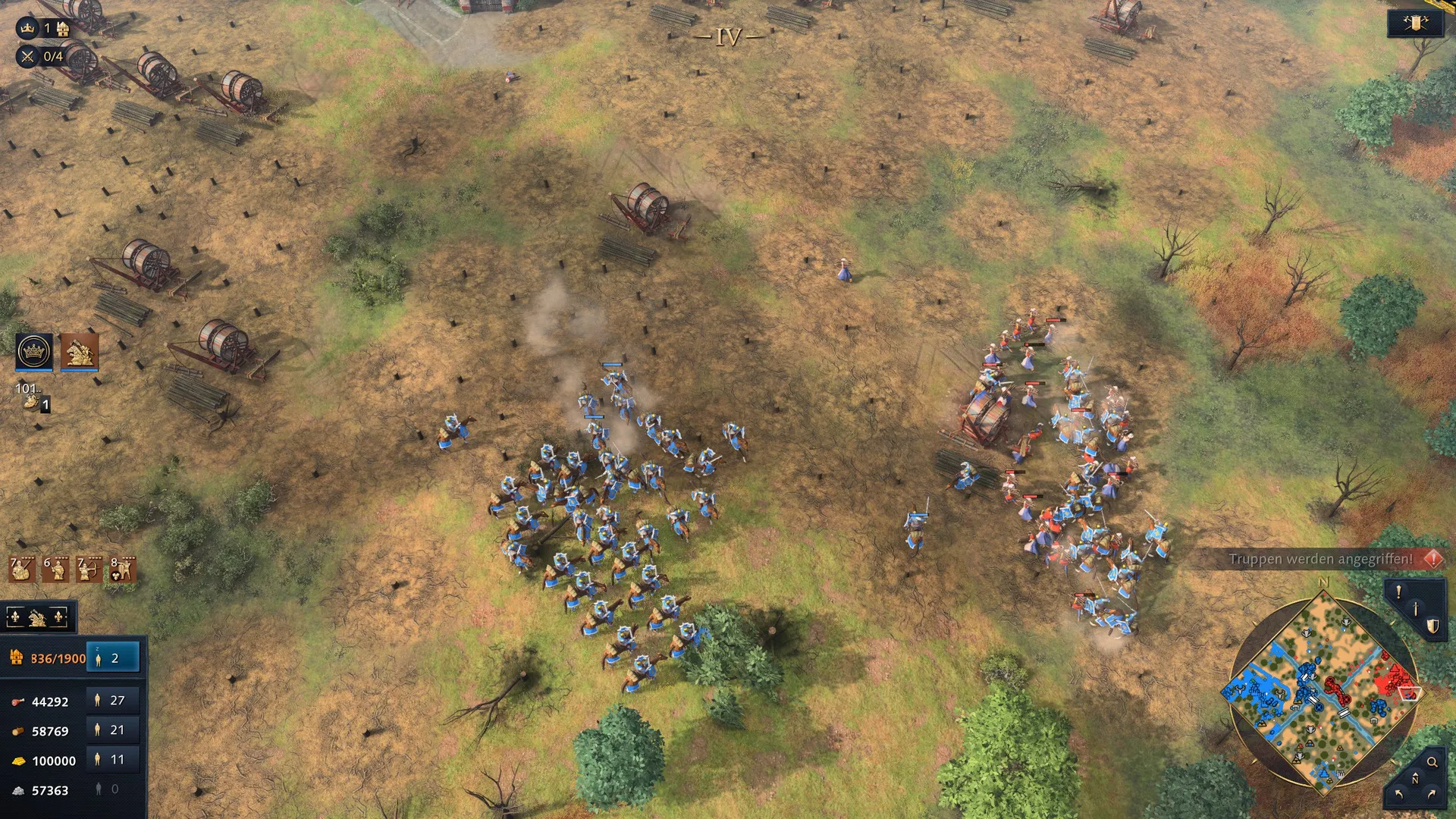
Task: Click the exclamation mark ping button
Action: point(1398,592)
